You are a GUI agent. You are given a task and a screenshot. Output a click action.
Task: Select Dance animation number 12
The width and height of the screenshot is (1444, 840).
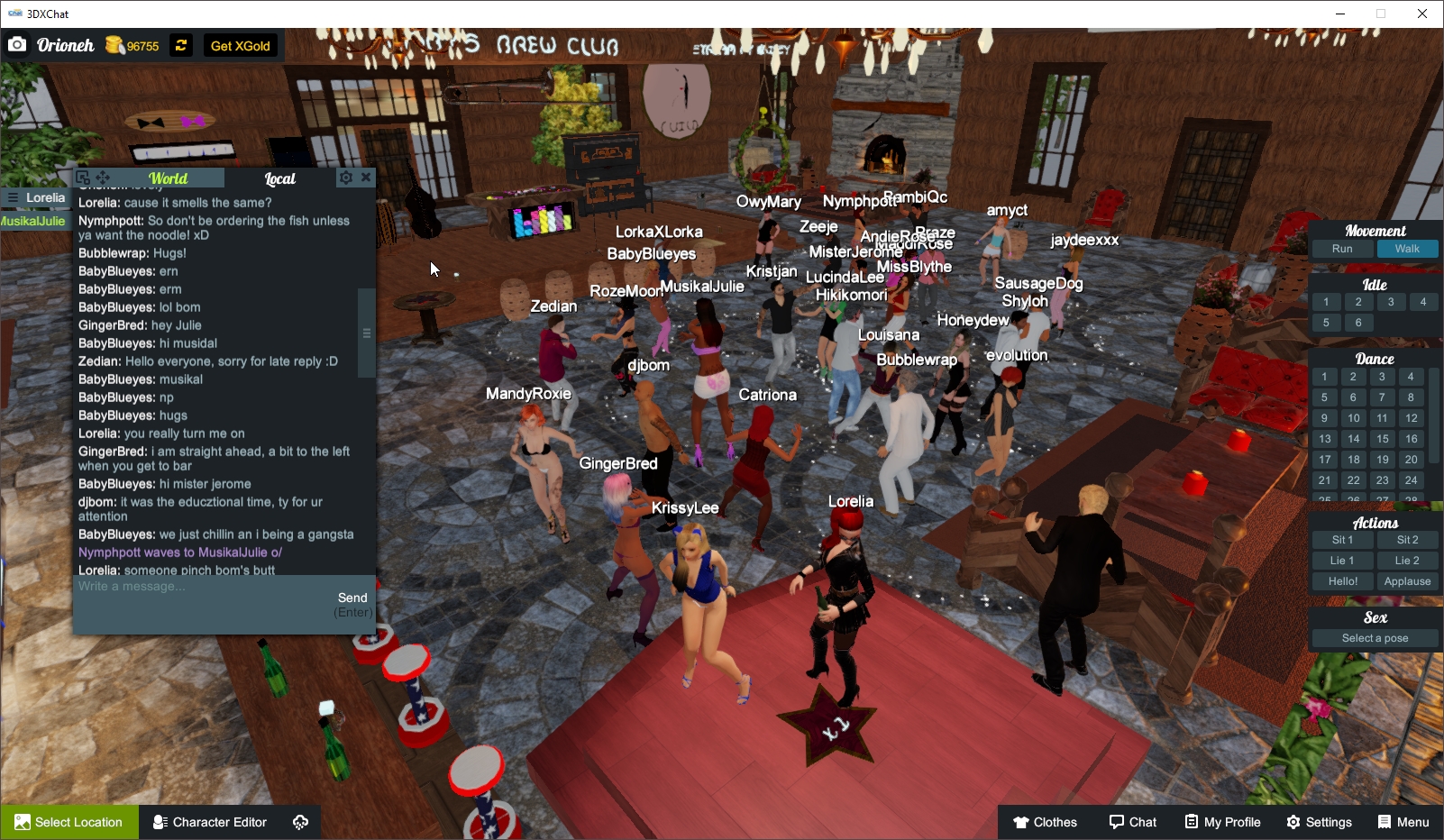(1410, 418)
